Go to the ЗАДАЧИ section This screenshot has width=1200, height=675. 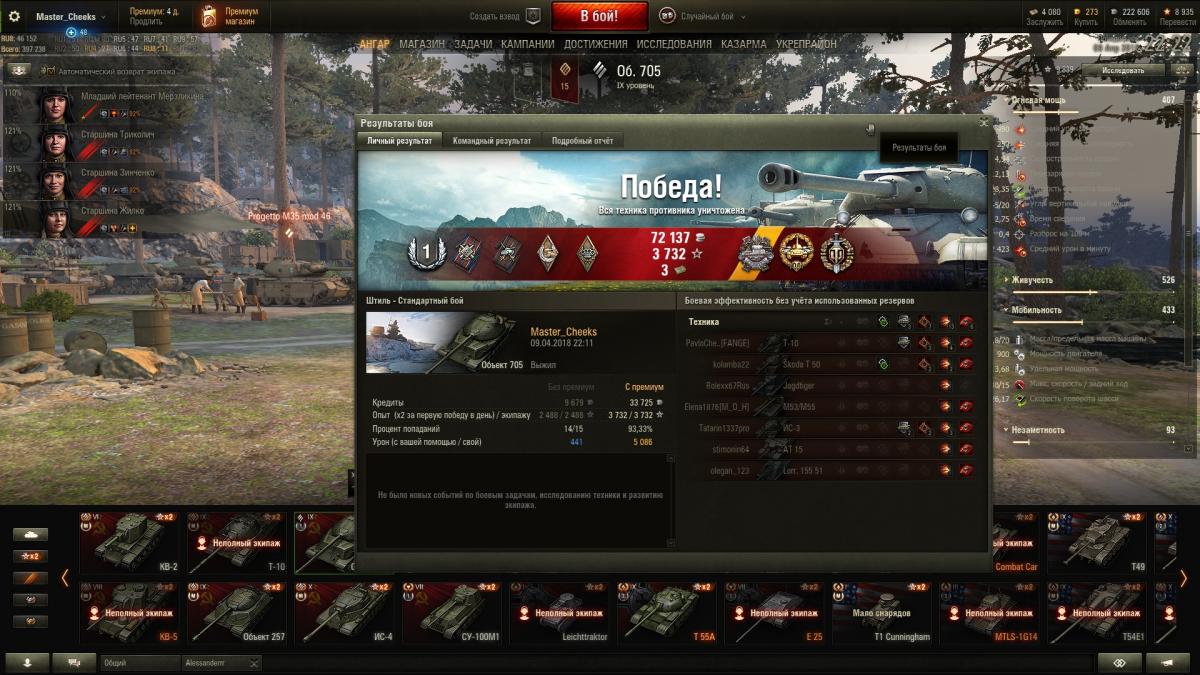tap(473, 44)
